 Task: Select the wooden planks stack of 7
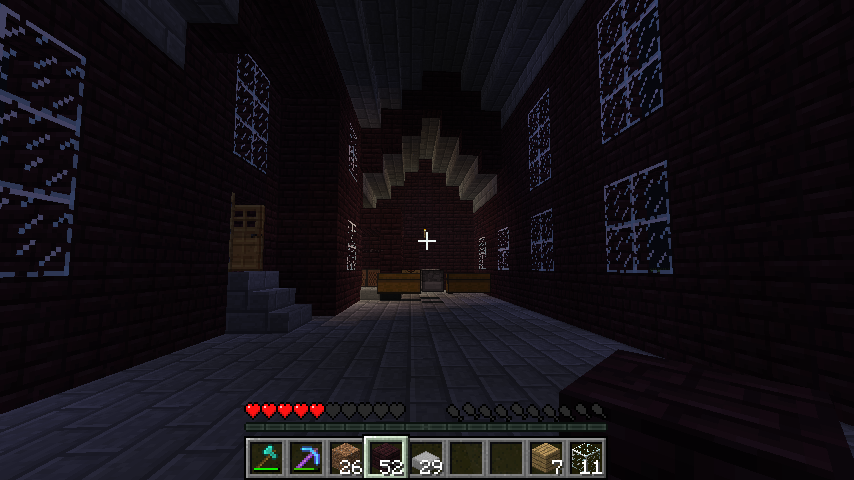tap(546, 458)
